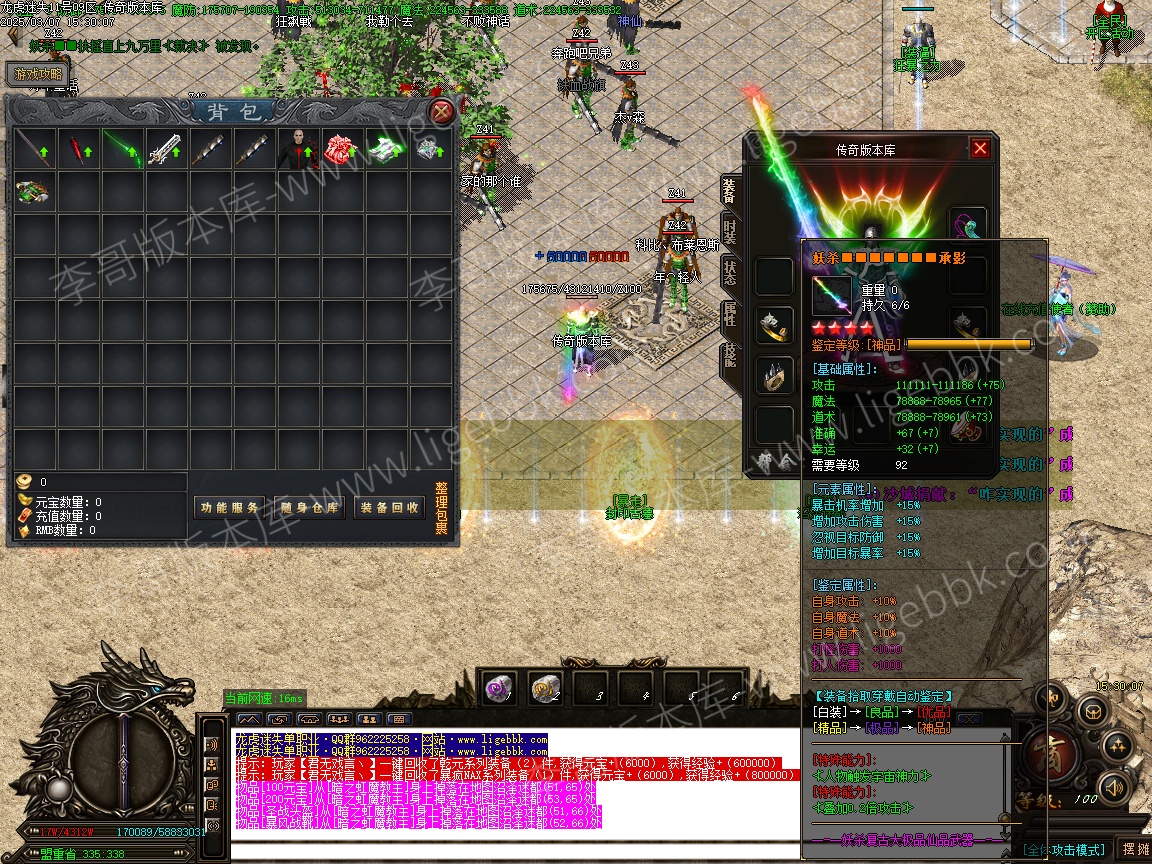Open the 摆摊 stall button
The width and height of the screenshot is (1152, 864).
1133,849
